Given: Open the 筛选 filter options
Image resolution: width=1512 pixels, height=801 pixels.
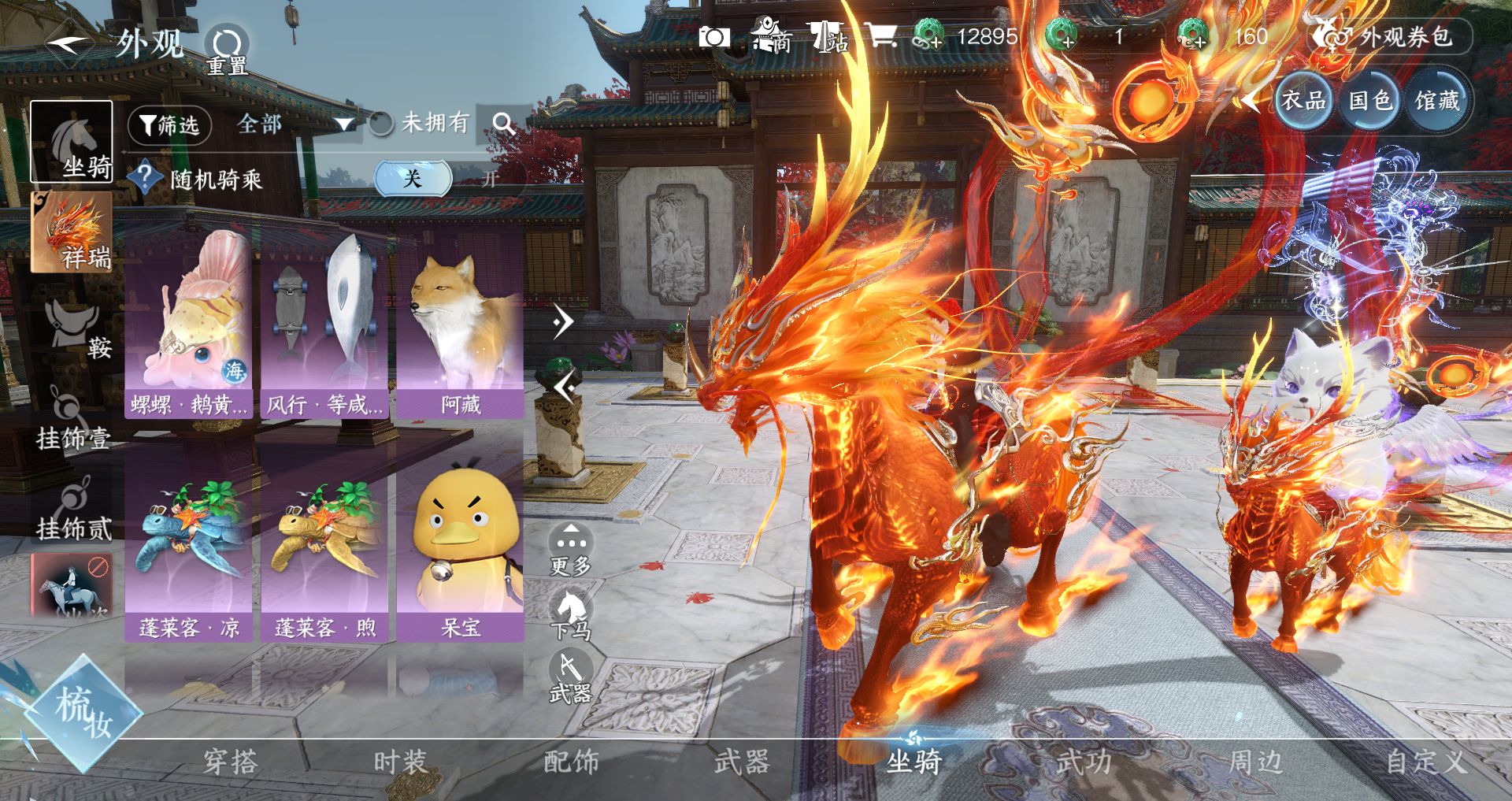Looking at the screenshot, I should tap(169, 124).
